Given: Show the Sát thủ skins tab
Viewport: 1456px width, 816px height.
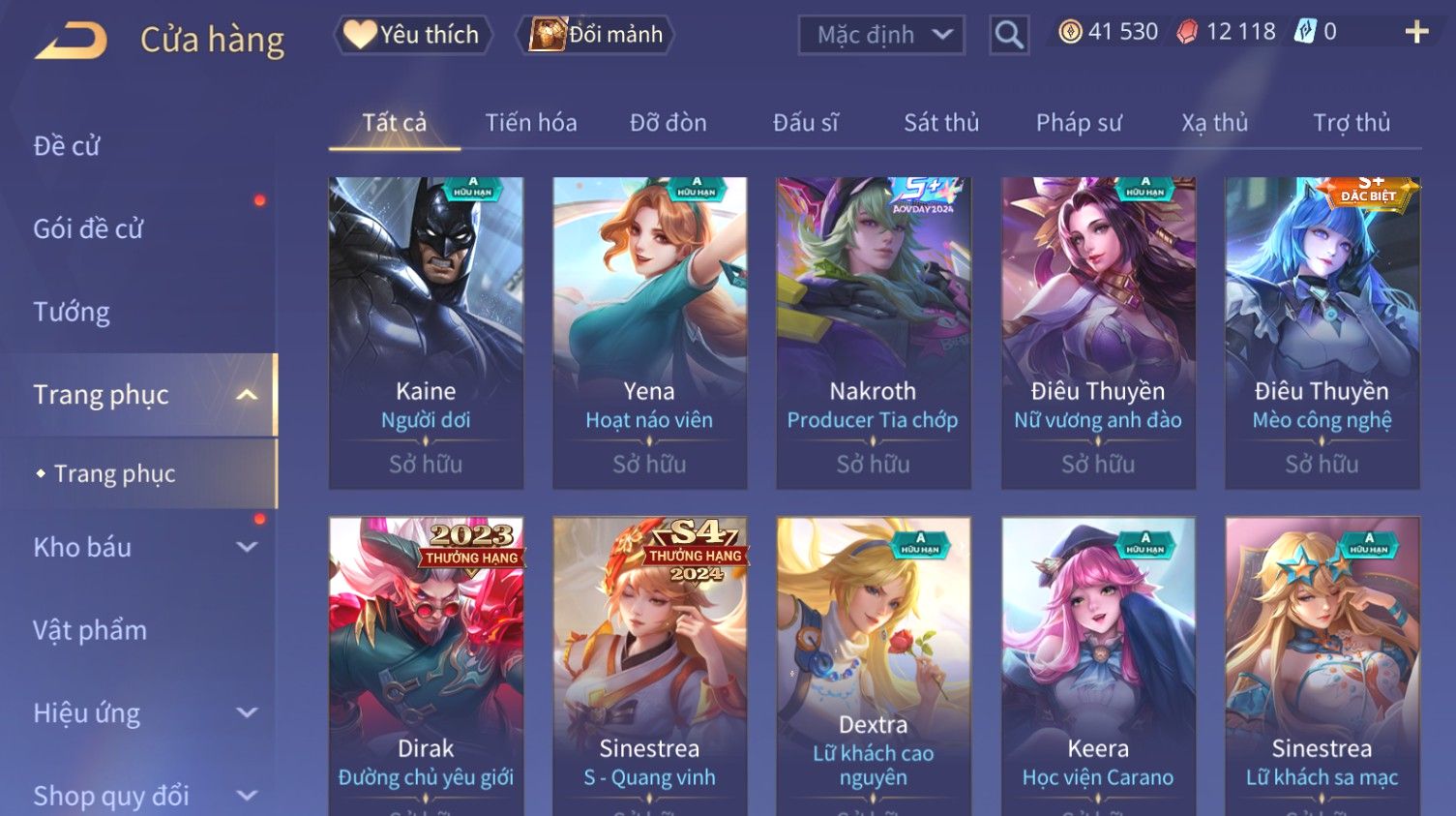Looking at the screenshot, I should point(941,123).
